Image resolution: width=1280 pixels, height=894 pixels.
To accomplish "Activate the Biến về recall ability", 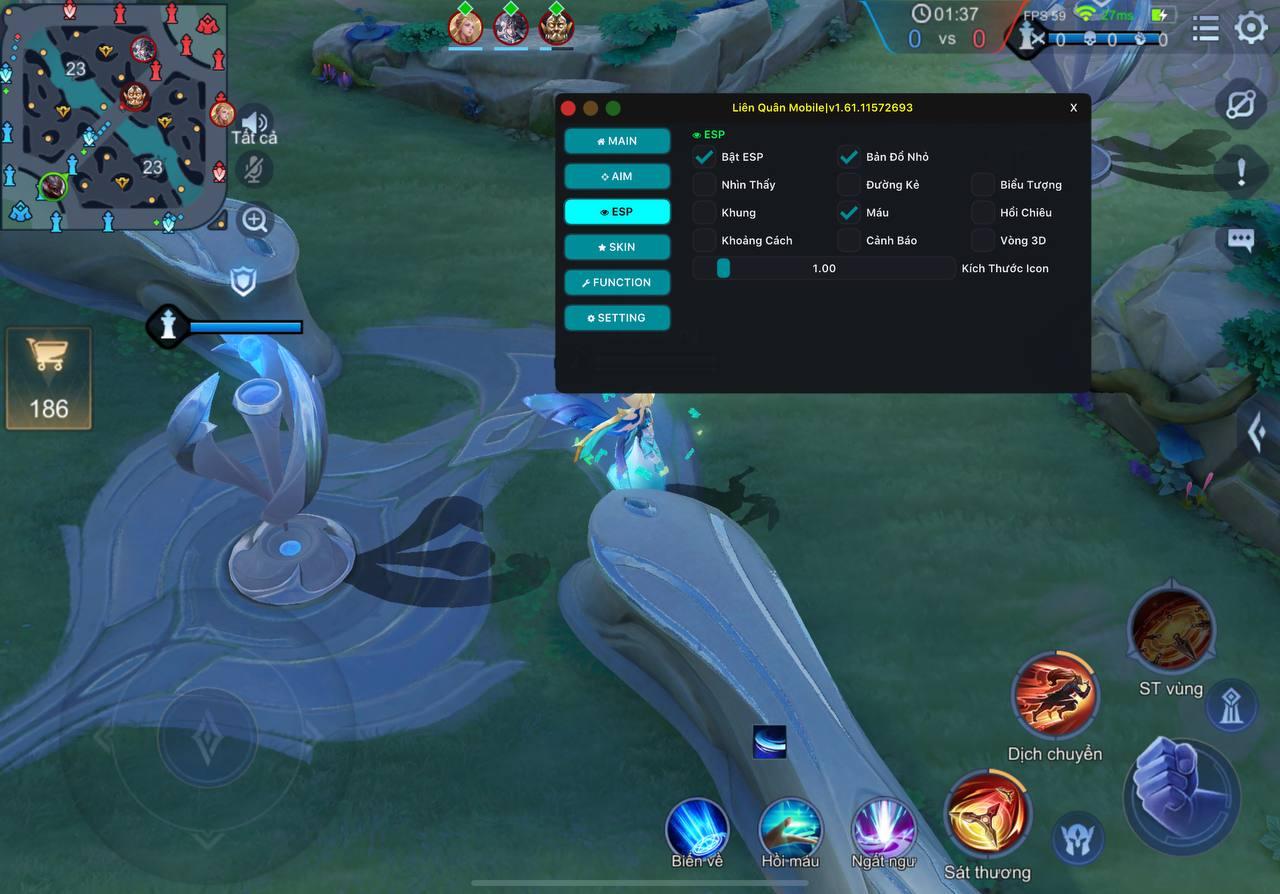I will (x=697, y=828).
